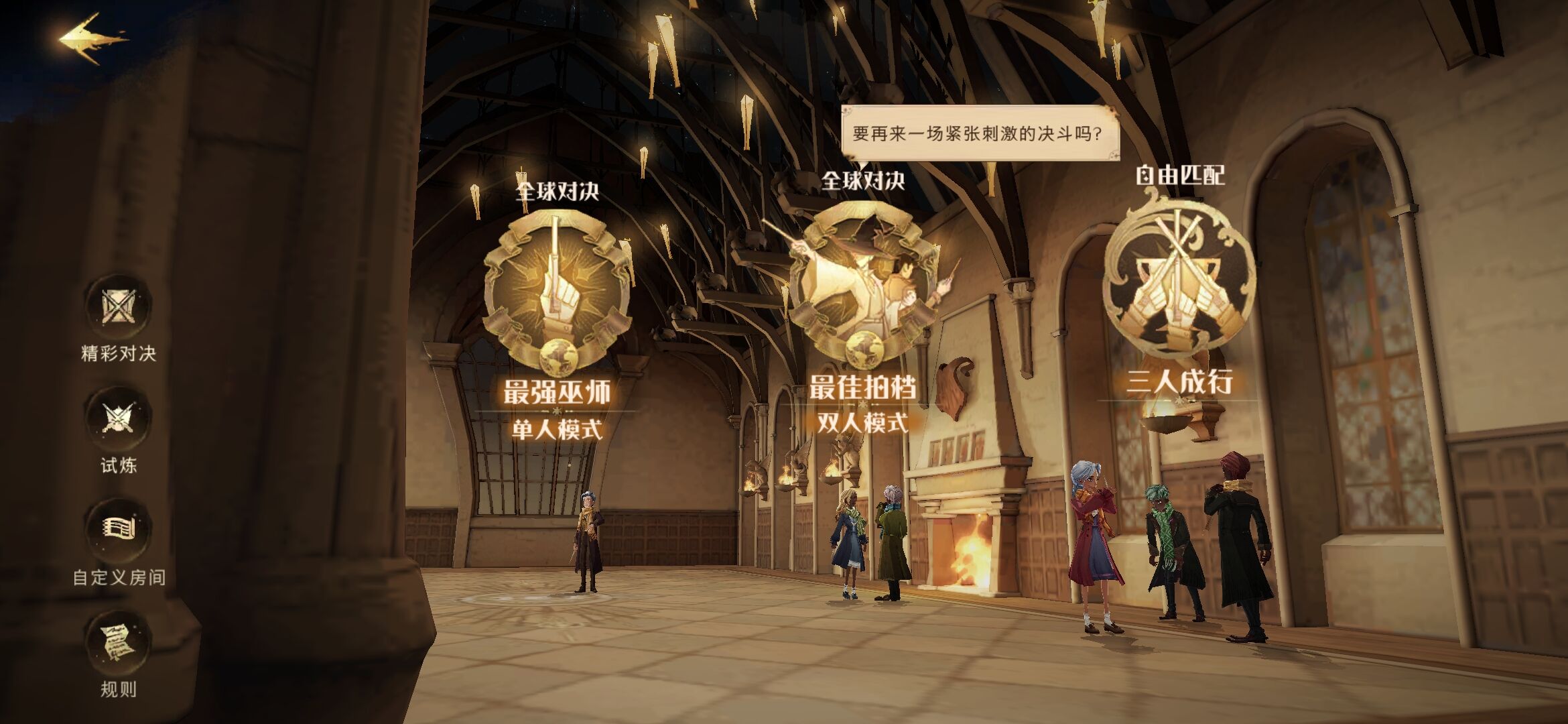The height and width of the screenshot is (724, 1568).
Task: Open 精彩对决 highlights
Action: tap(119, 308)
